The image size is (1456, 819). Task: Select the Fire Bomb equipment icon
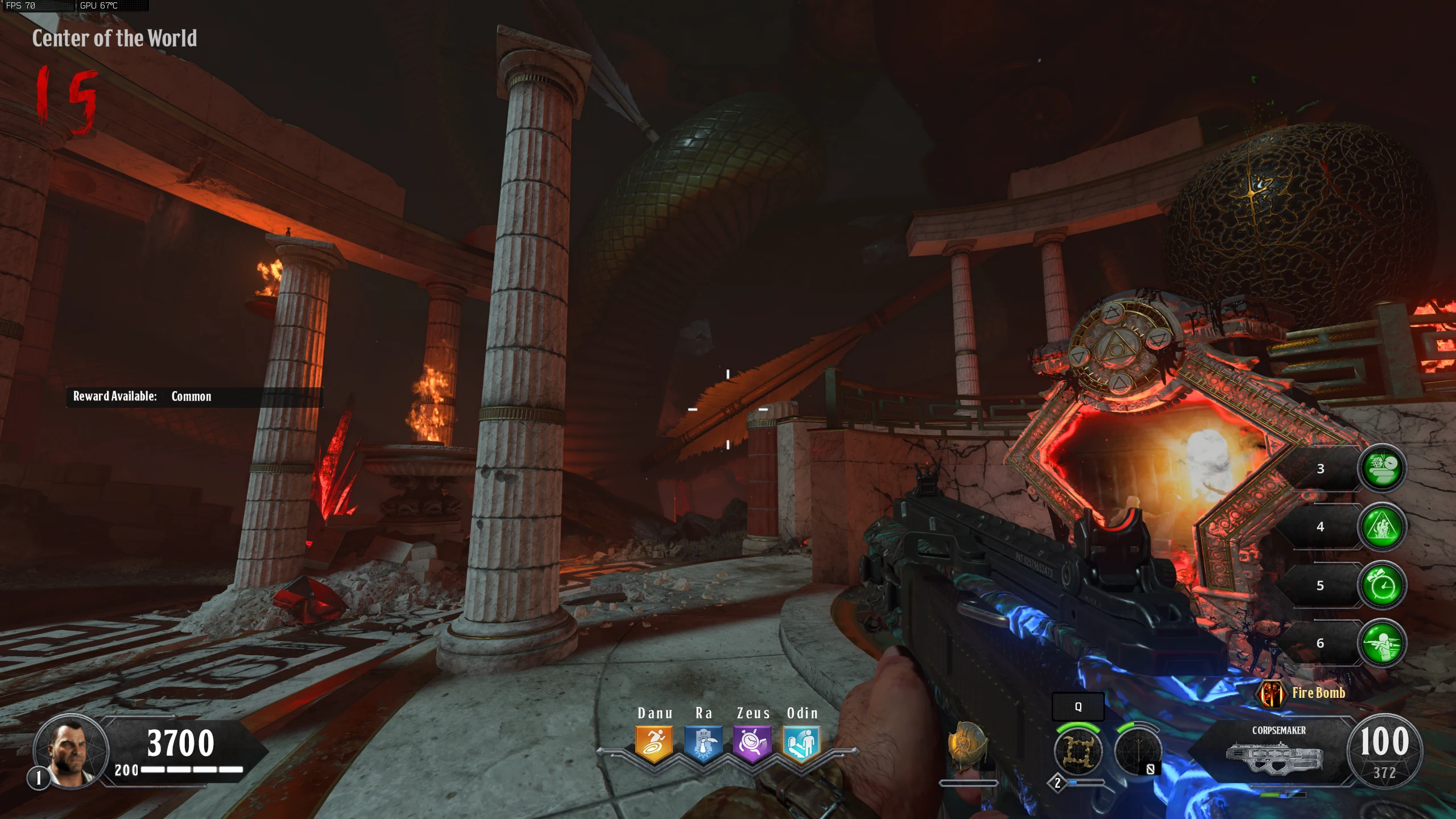coord(1271,693)
